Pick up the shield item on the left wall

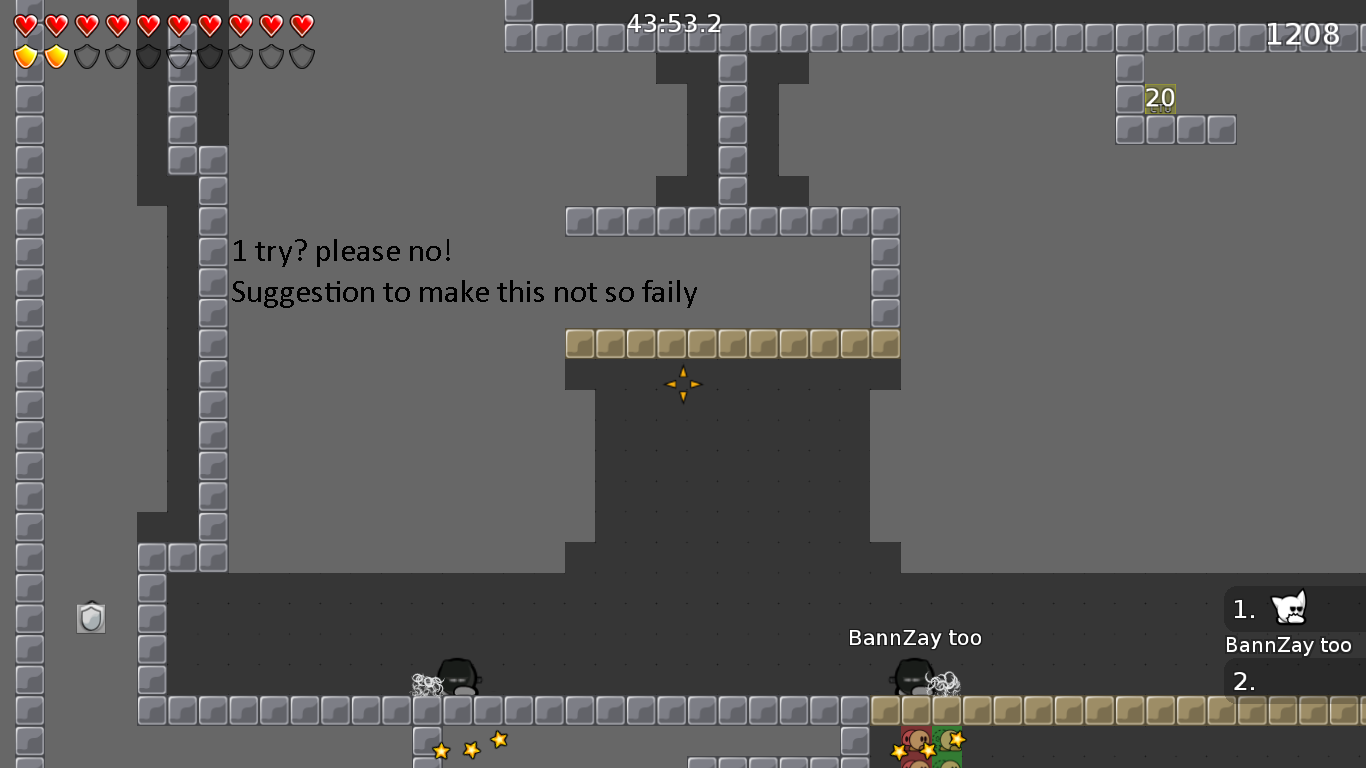(x=89, y=617)
